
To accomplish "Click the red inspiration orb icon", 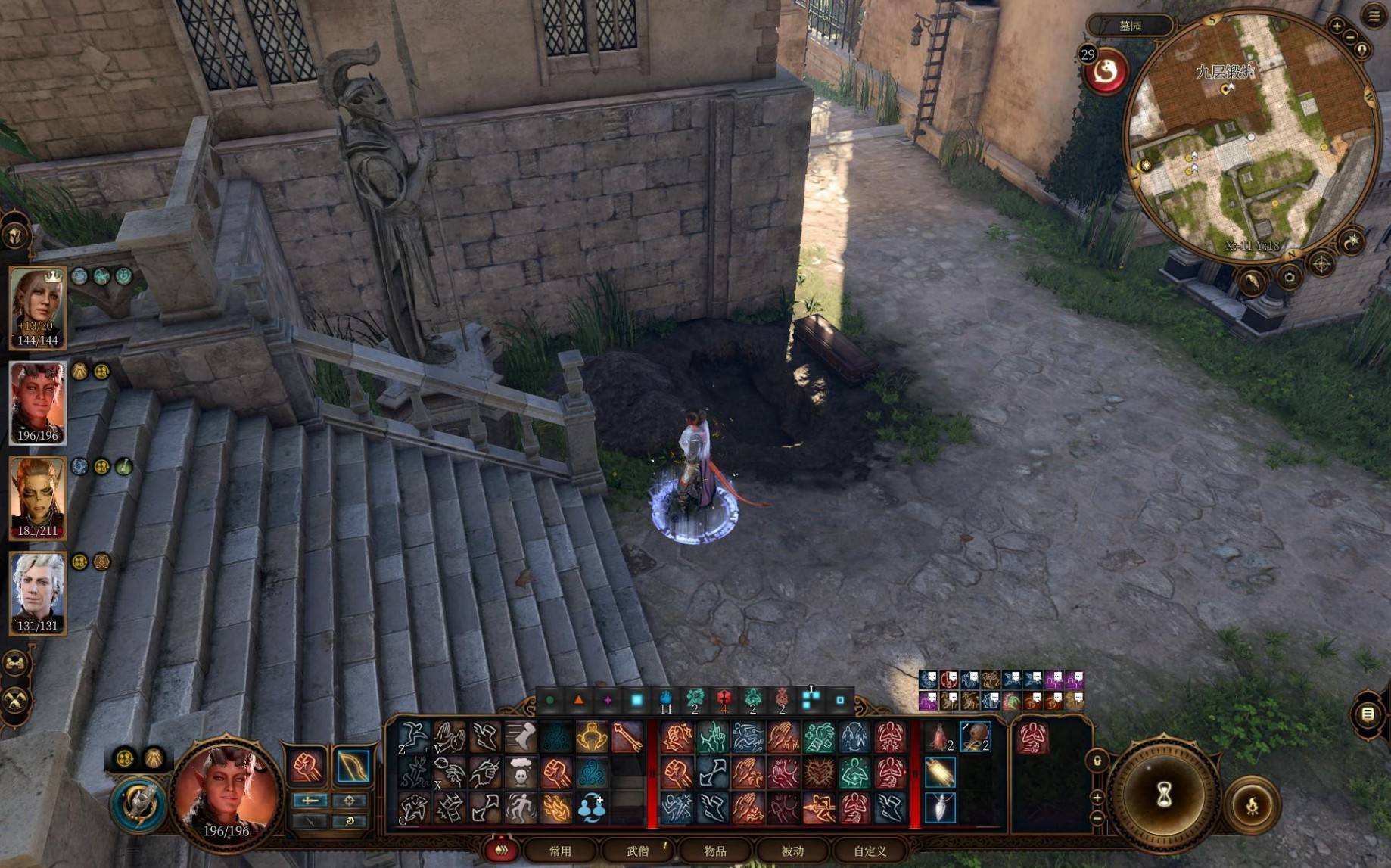I will (x=1106, y=73).
